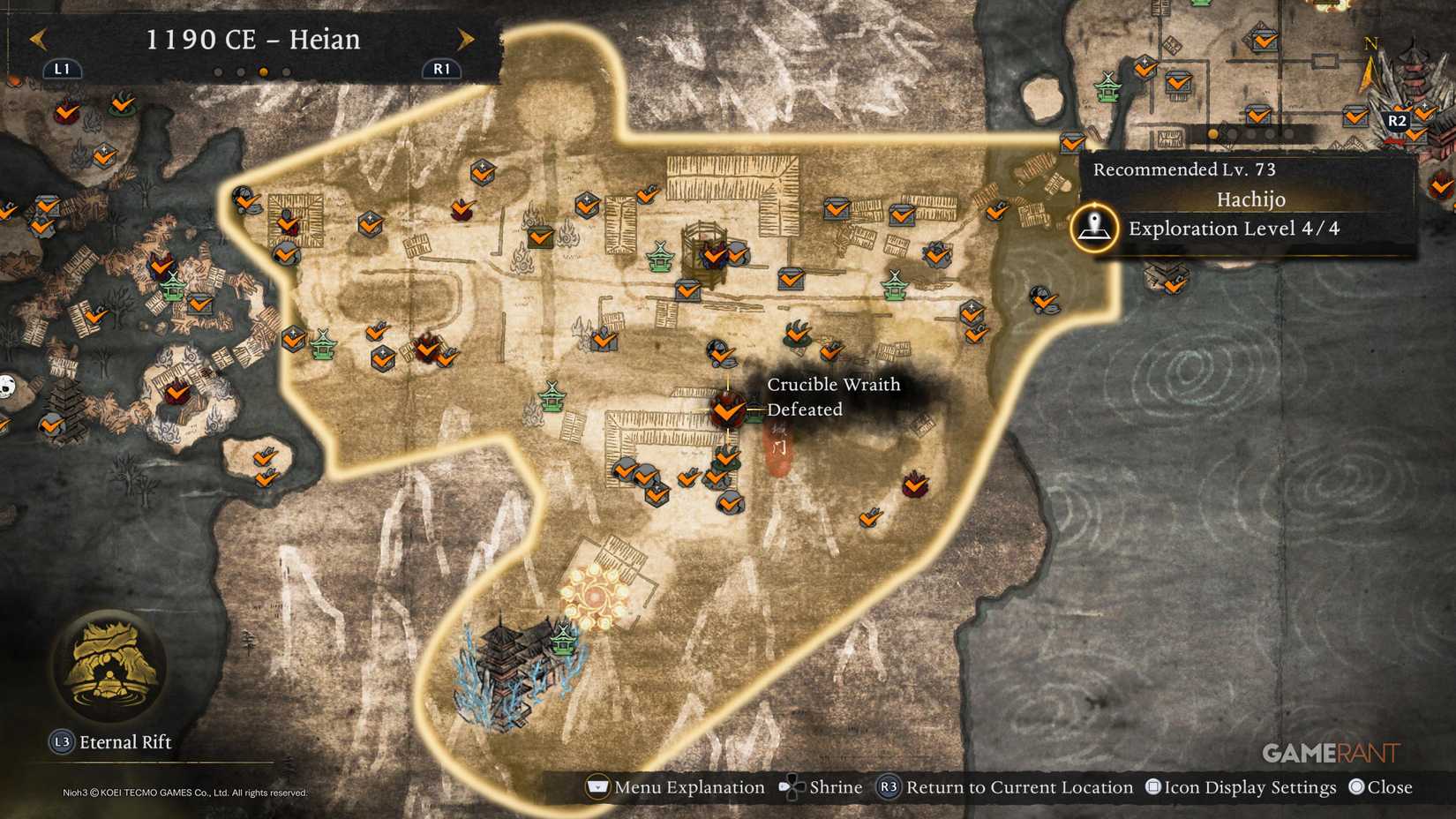1456x819 pixels.
Task: Open Icon Display Settings
Action: [x=1242, y=786]
